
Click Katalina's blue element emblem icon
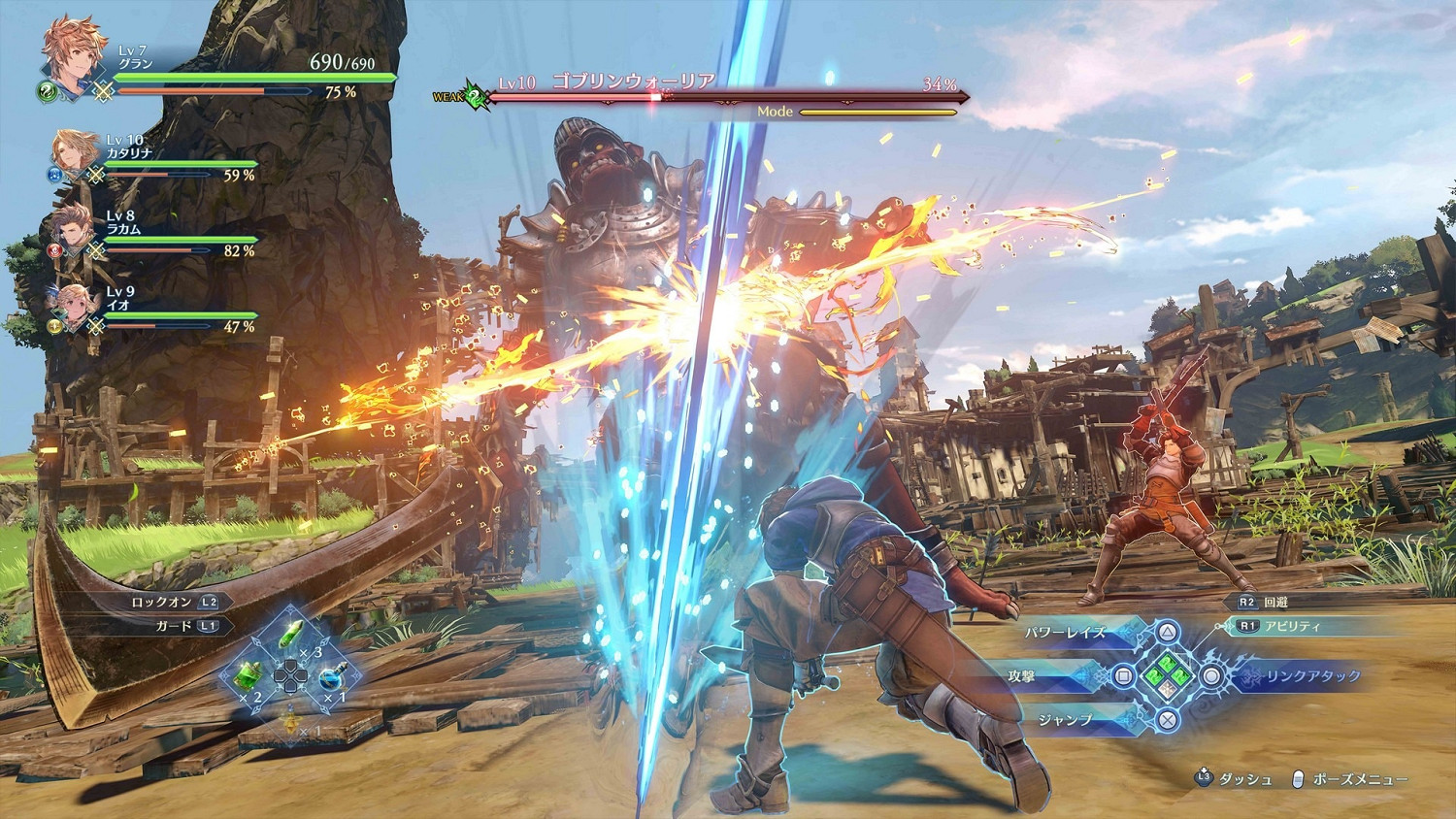53,175
